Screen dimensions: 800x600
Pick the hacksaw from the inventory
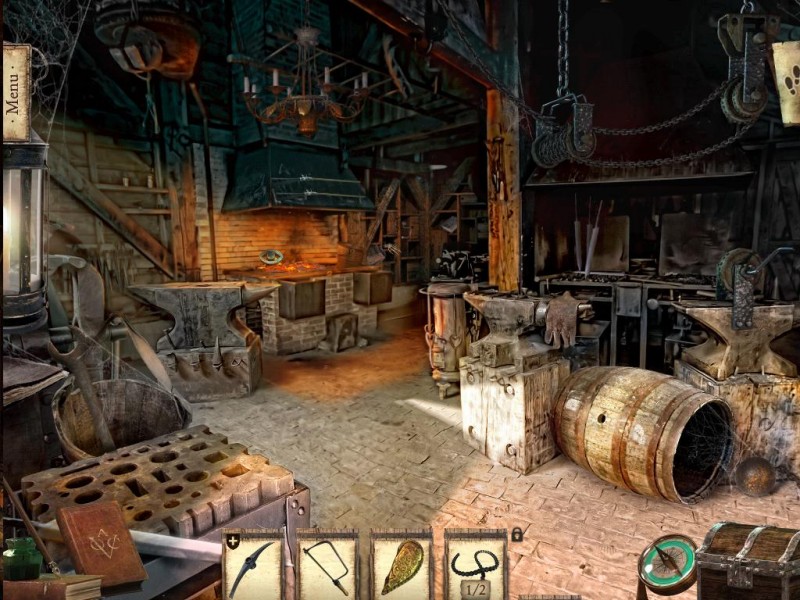click(326, 566)
